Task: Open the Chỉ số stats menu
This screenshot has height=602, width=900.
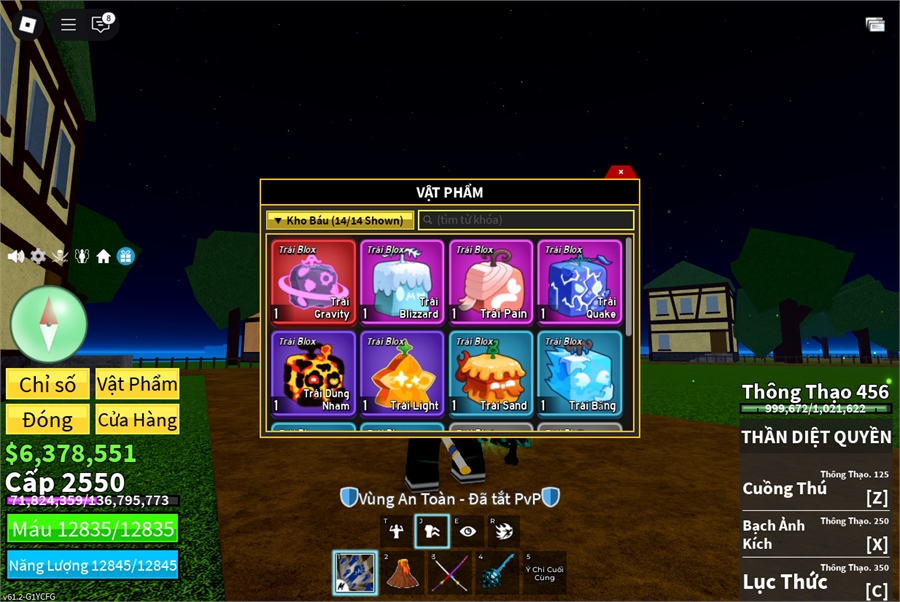Action: pyautogui.click(x=48, y=385)
